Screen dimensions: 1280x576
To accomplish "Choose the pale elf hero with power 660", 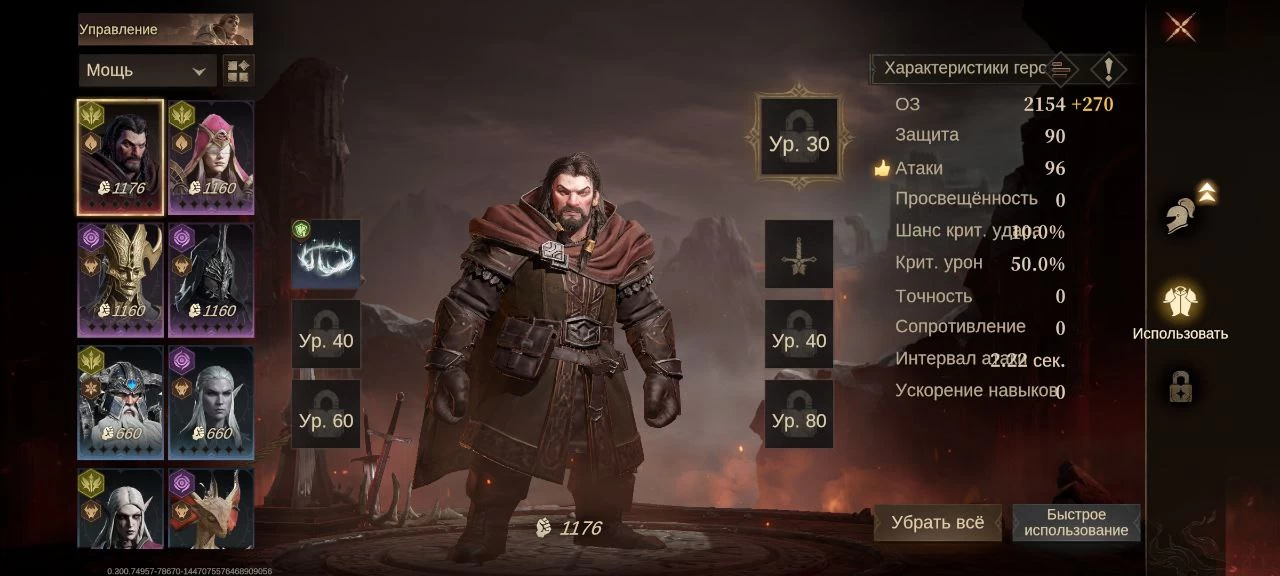I will point(211,403).
